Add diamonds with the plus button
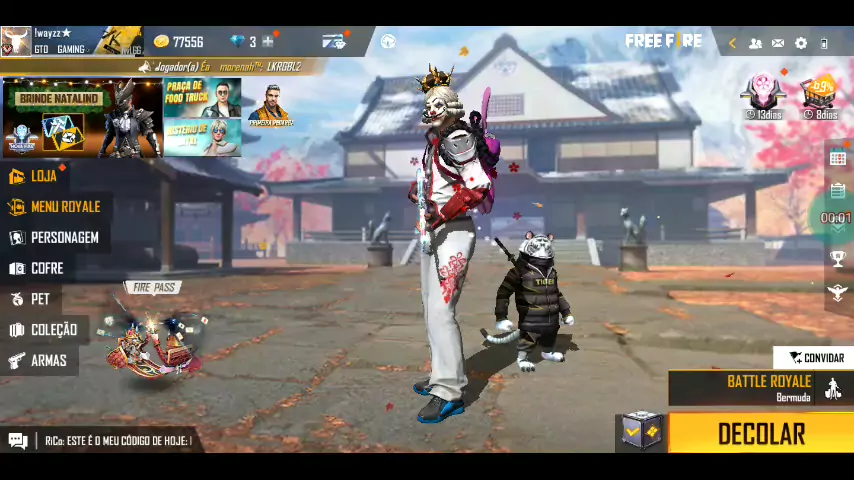The width and height of the screenshot is (854, 480). point(267,42)
